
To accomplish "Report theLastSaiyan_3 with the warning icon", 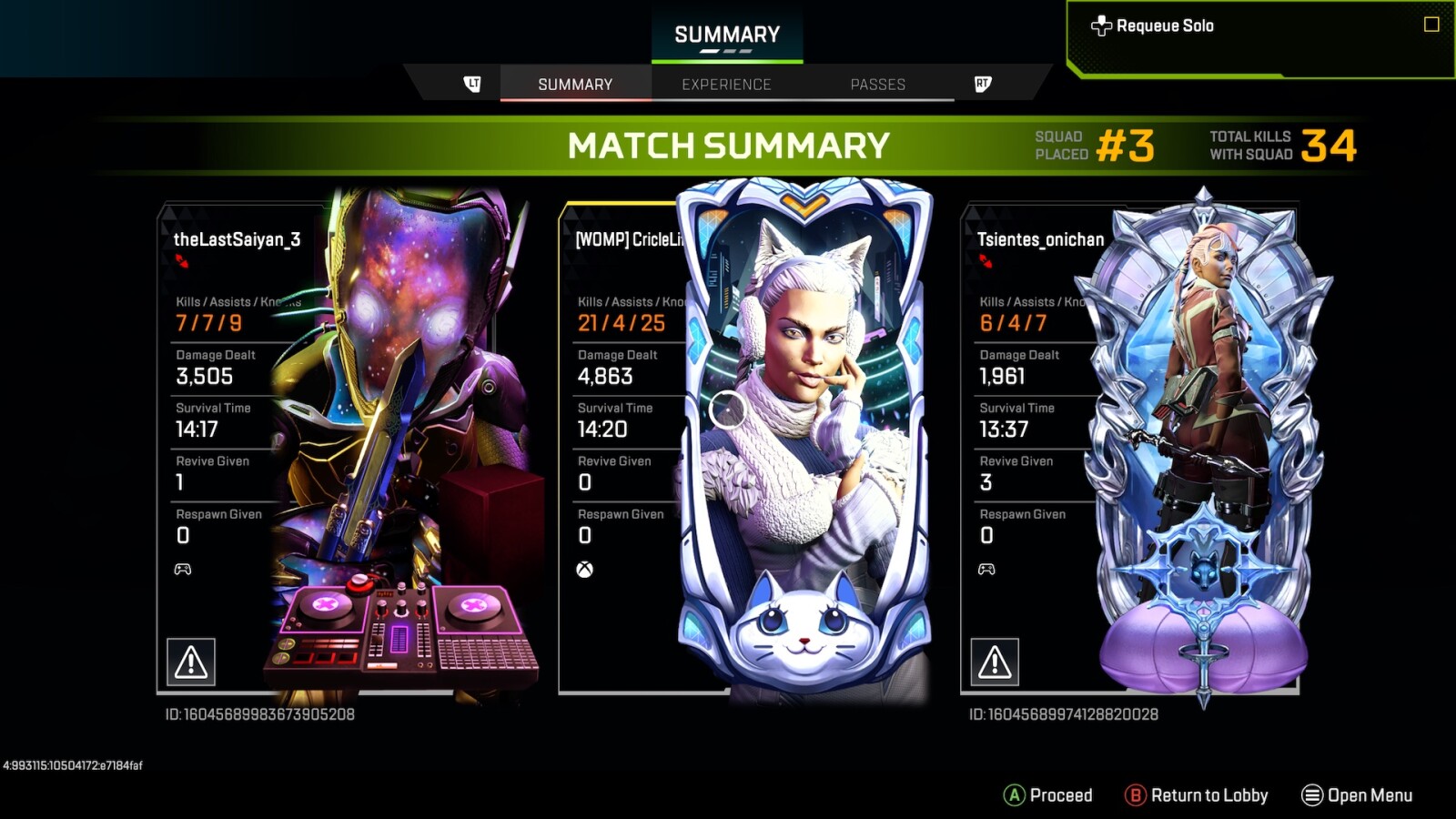I will tap(191, 662).
